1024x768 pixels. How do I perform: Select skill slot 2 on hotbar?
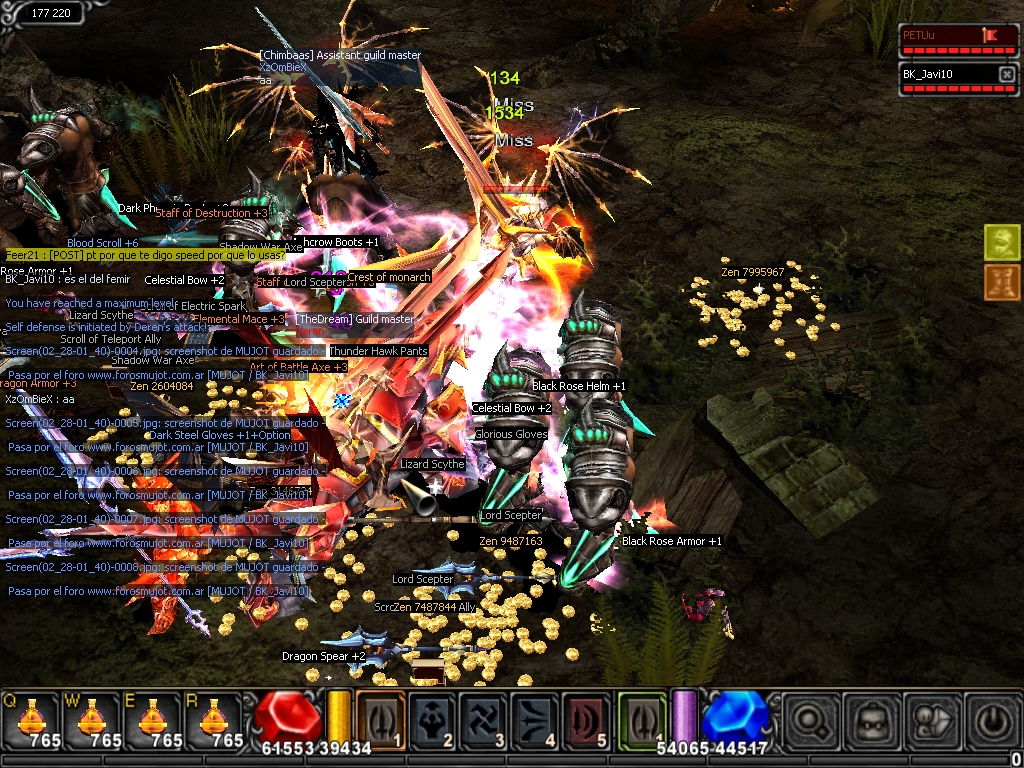tap(432, 720)
